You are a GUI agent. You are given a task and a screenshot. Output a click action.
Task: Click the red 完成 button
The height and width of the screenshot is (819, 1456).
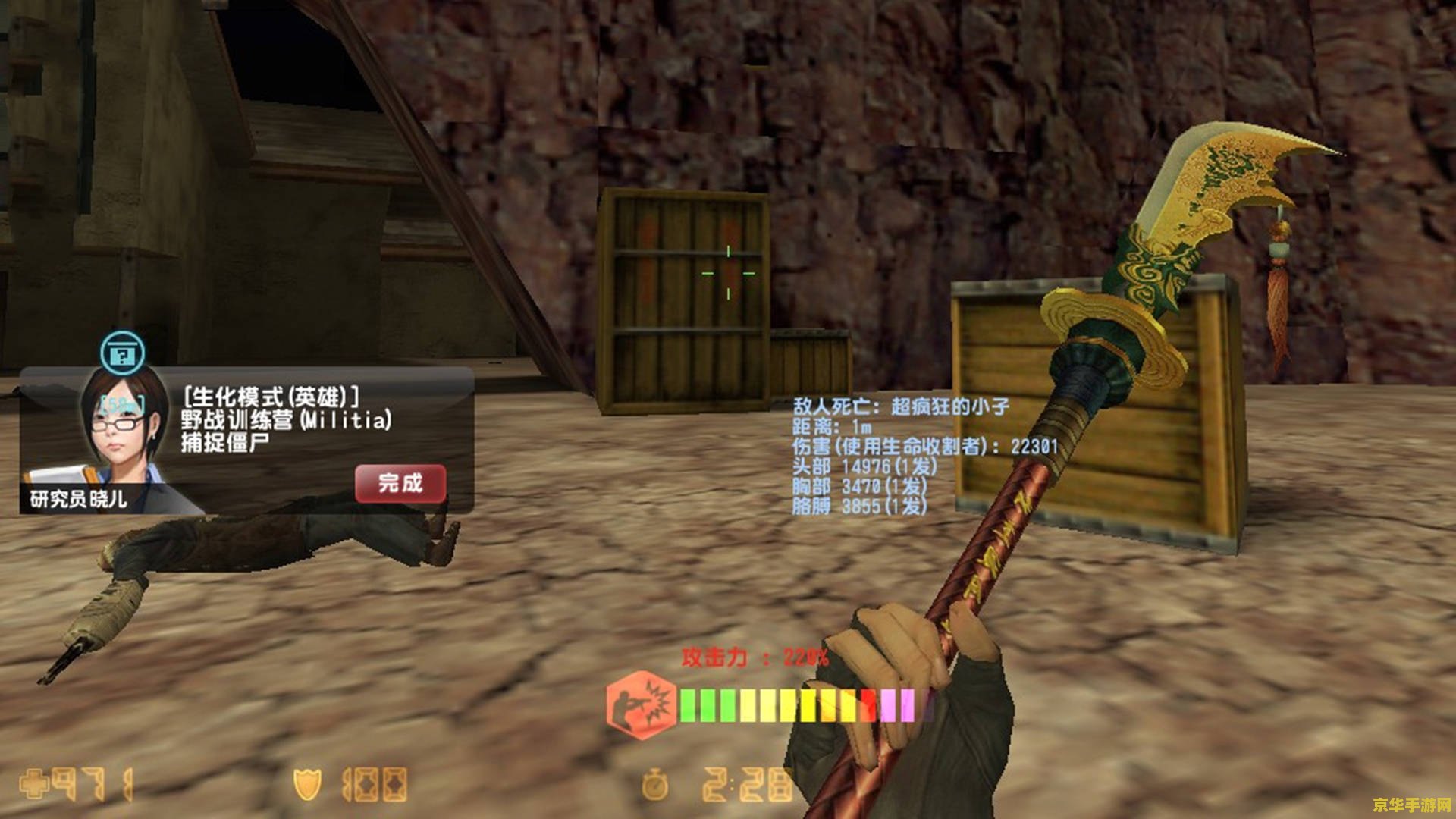coord(400,483)
